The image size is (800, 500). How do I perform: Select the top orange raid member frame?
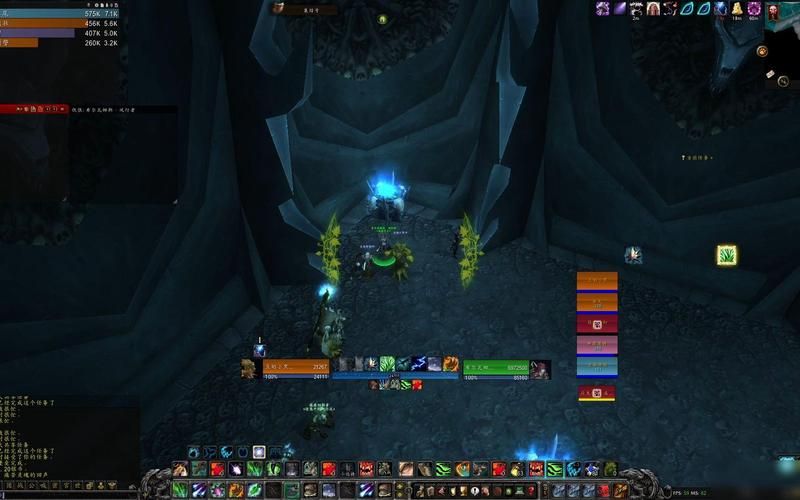597,280
